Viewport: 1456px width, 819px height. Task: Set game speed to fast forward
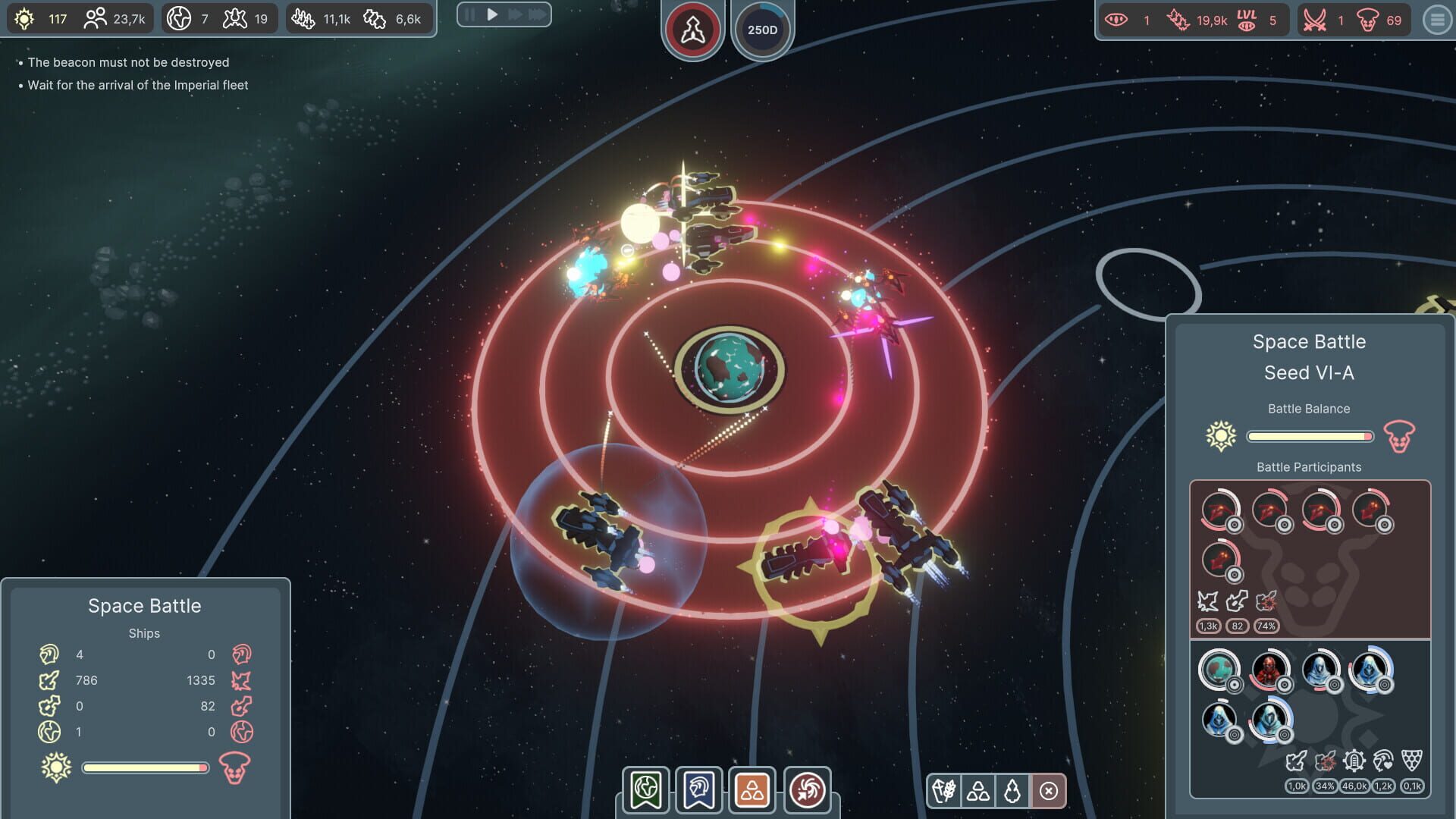click(x=515, y=14)
